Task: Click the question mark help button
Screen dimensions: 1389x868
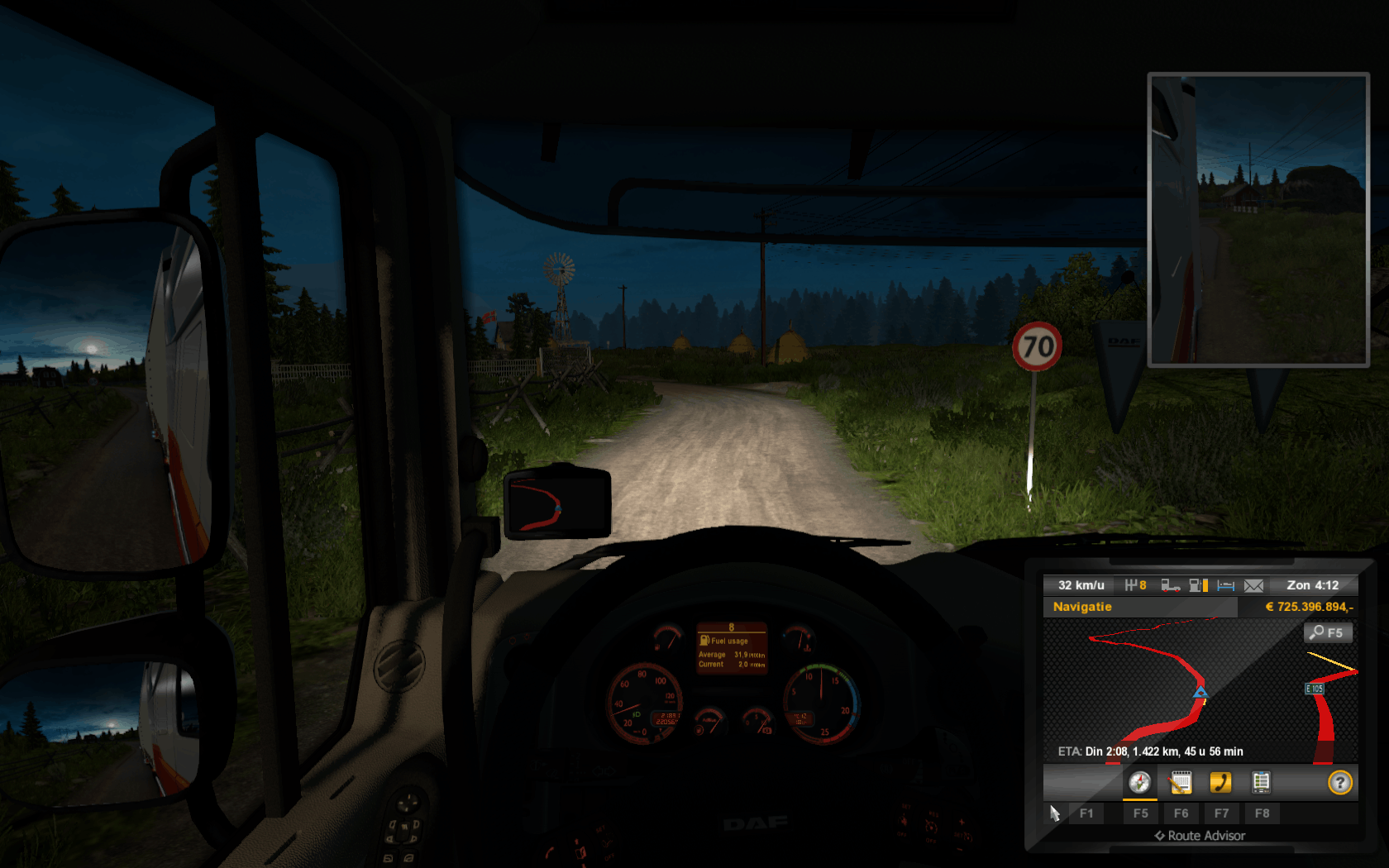Action: pyautogui.click(x=1339, y=782)
